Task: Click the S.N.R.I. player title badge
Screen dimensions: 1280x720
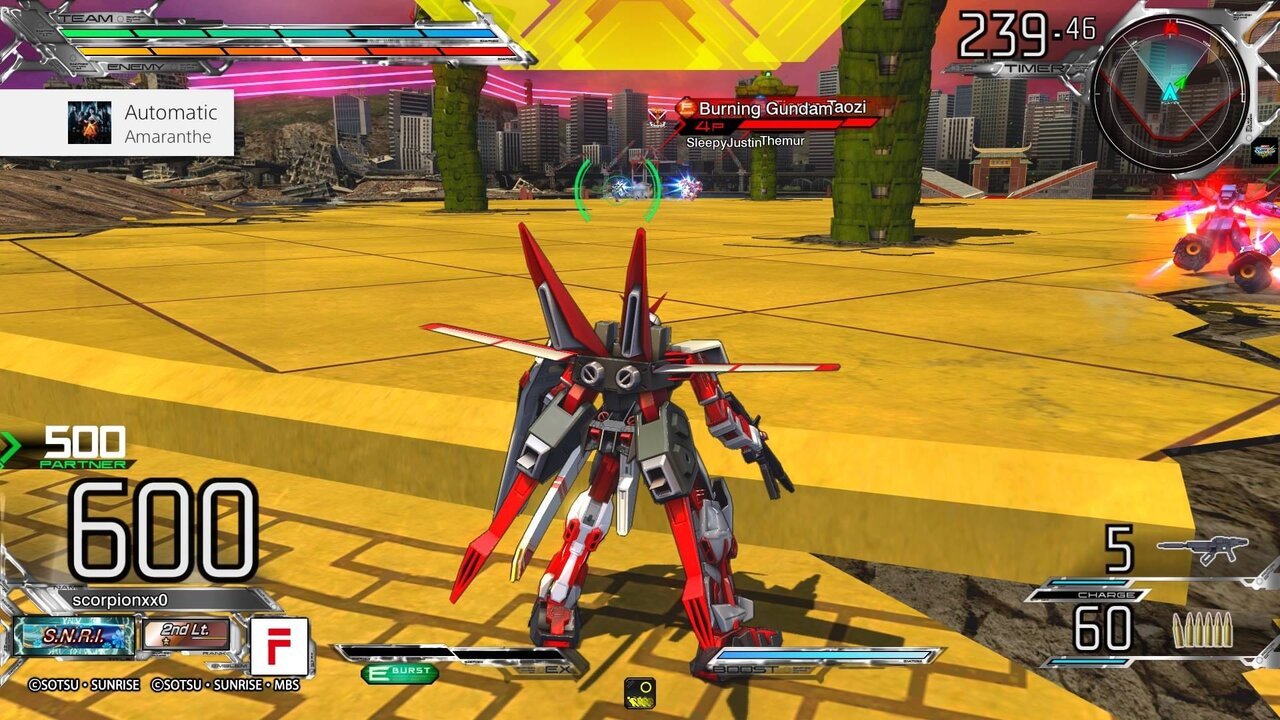Action: tap(74, 636)
